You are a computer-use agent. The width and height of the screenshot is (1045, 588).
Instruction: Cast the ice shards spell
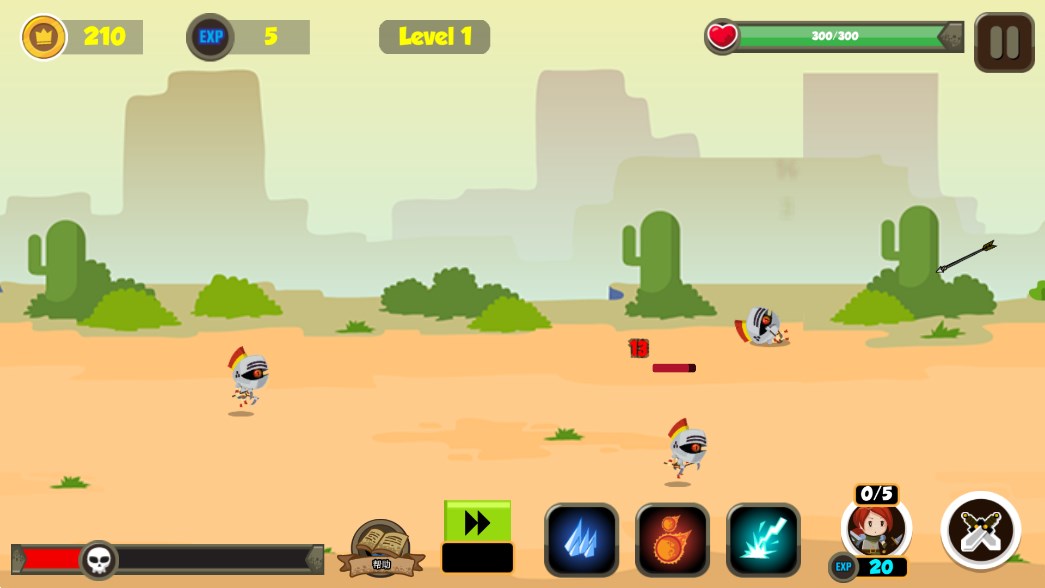tap(581, 540)
